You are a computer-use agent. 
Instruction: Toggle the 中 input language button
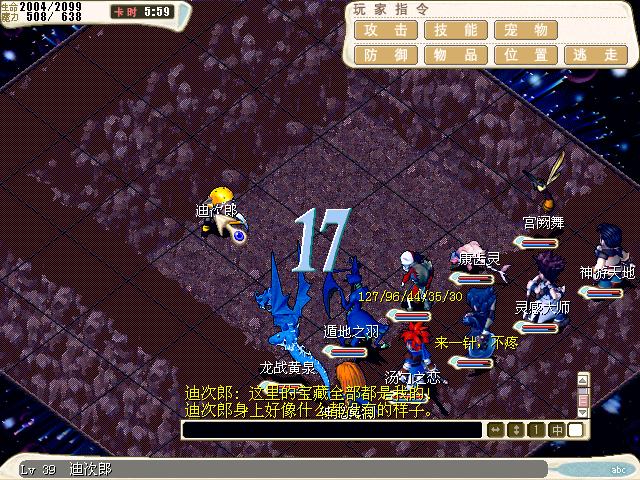click(556, 429)
